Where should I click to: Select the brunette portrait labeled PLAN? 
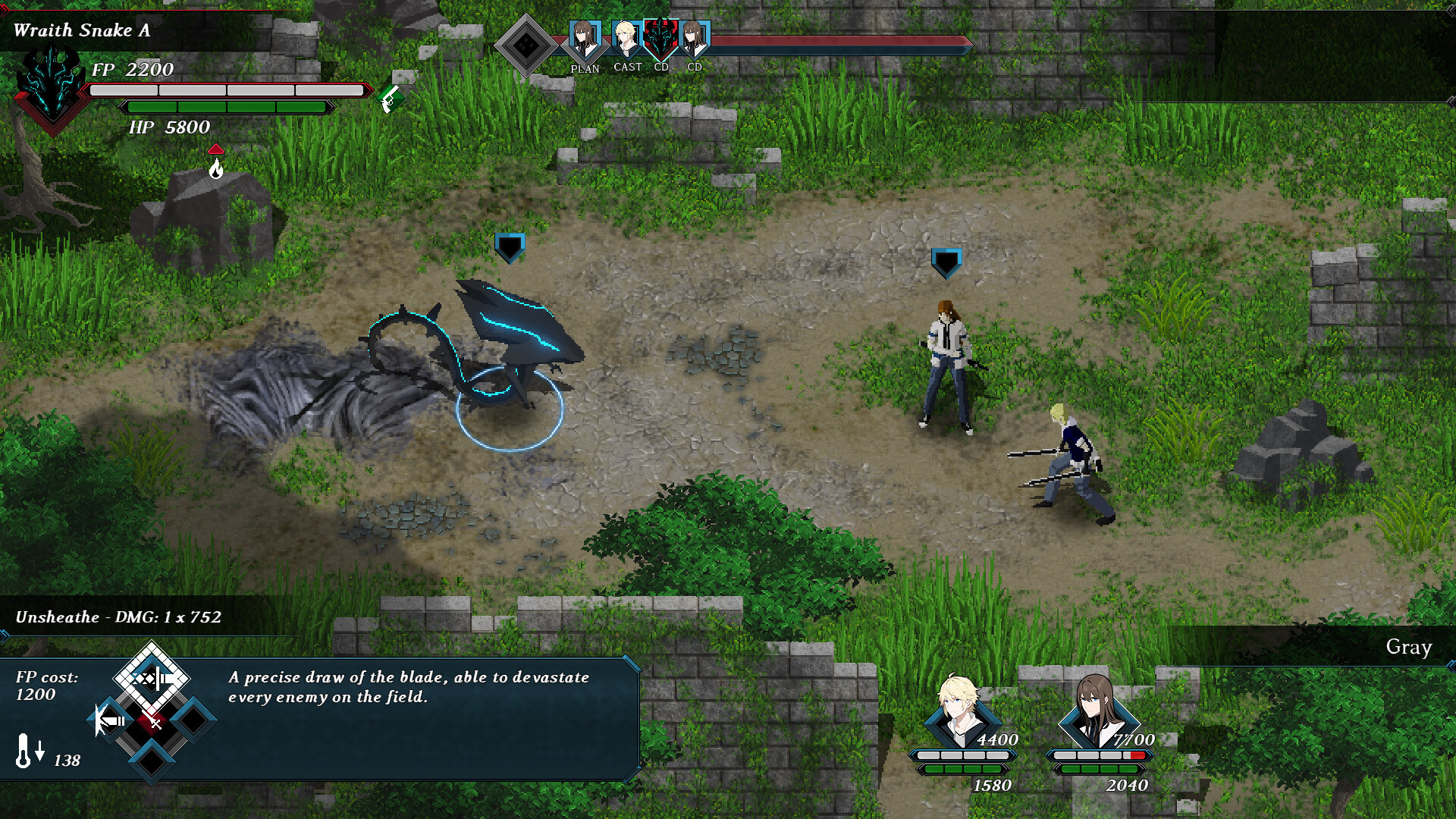tap(584, 40)
